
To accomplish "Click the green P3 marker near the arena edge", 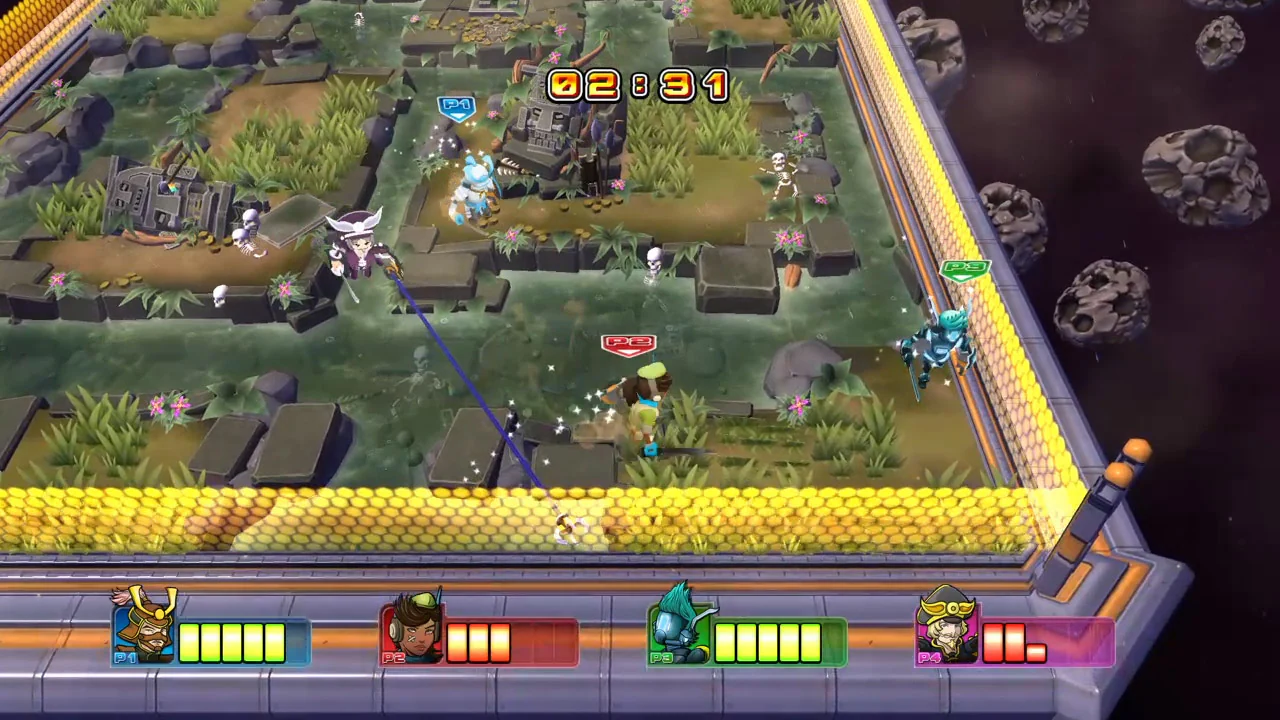I will (963, 267).
